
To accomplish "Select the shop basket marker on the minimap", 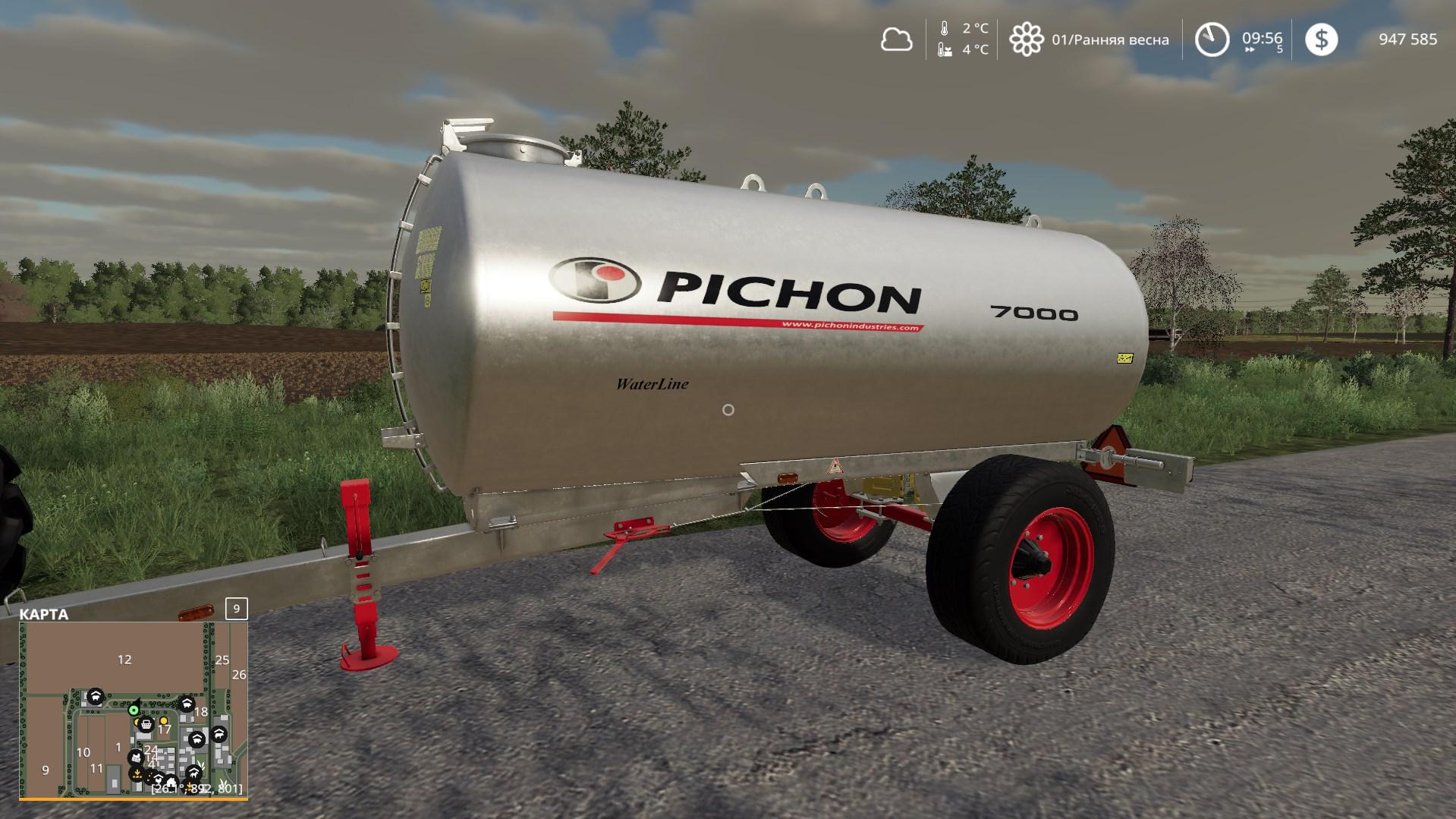I will (x=146, y=725).
